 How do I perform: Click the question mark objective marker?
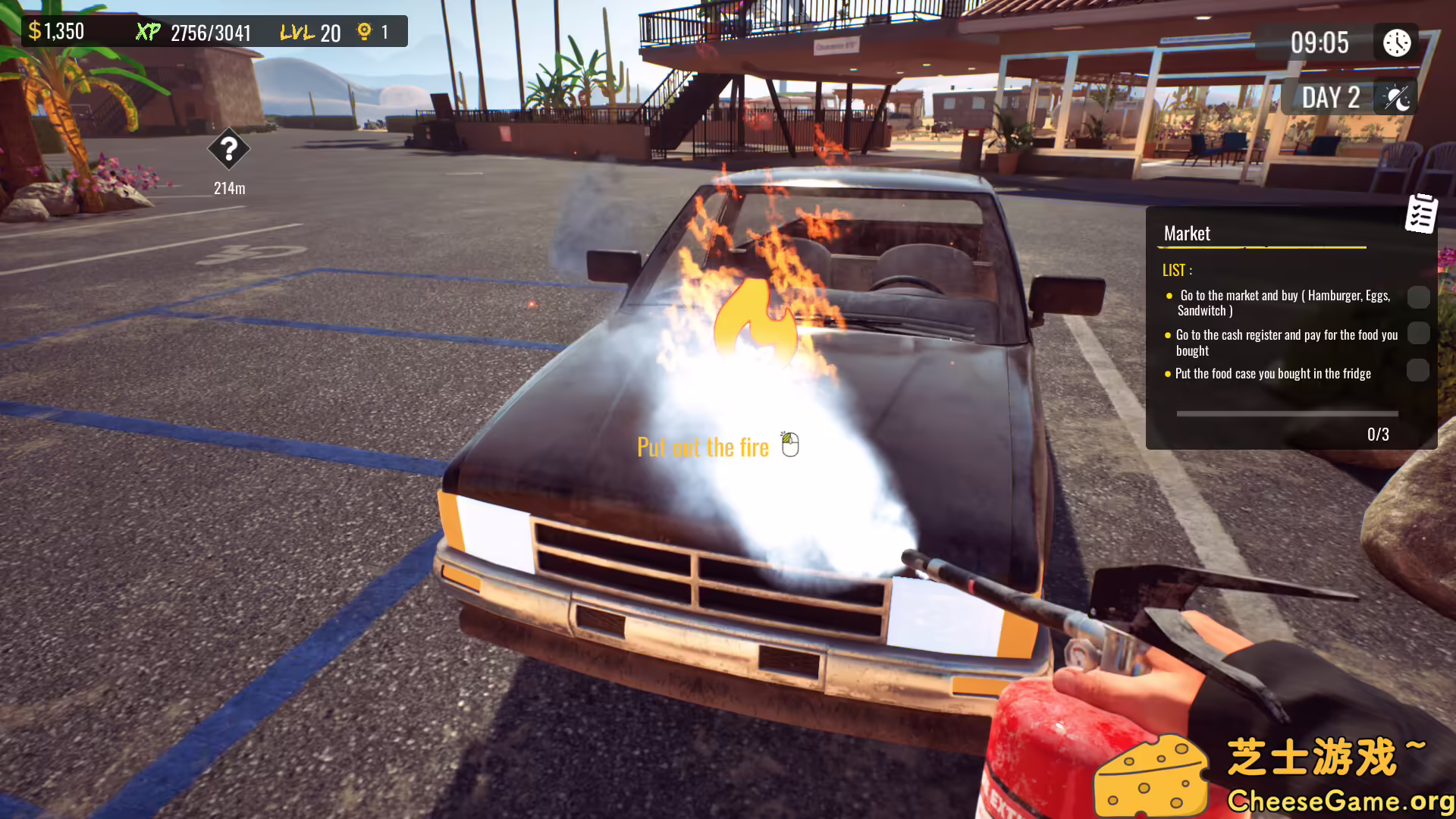(228, 150)
